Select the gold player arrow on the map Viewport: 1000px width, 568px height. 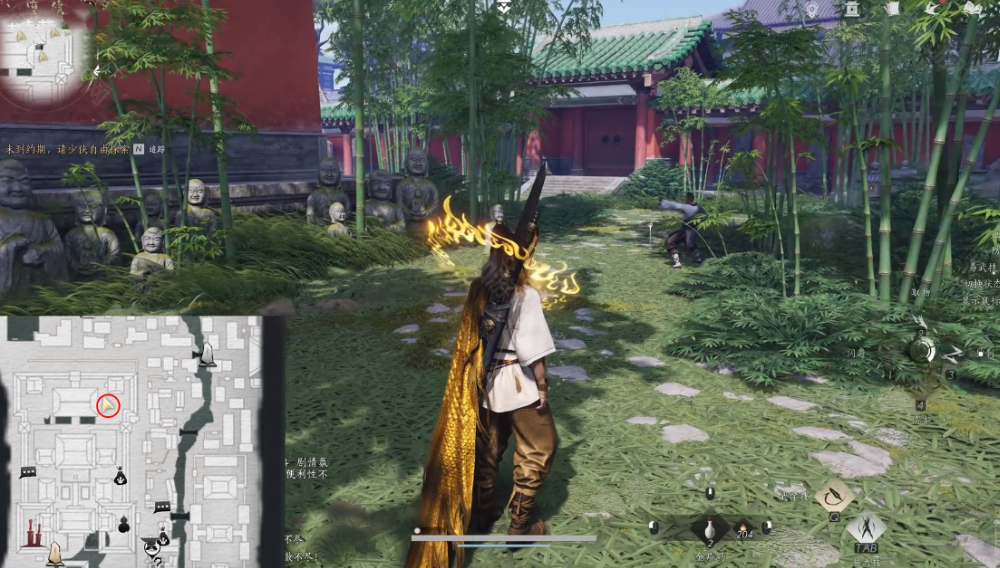[x=108, y=405]
